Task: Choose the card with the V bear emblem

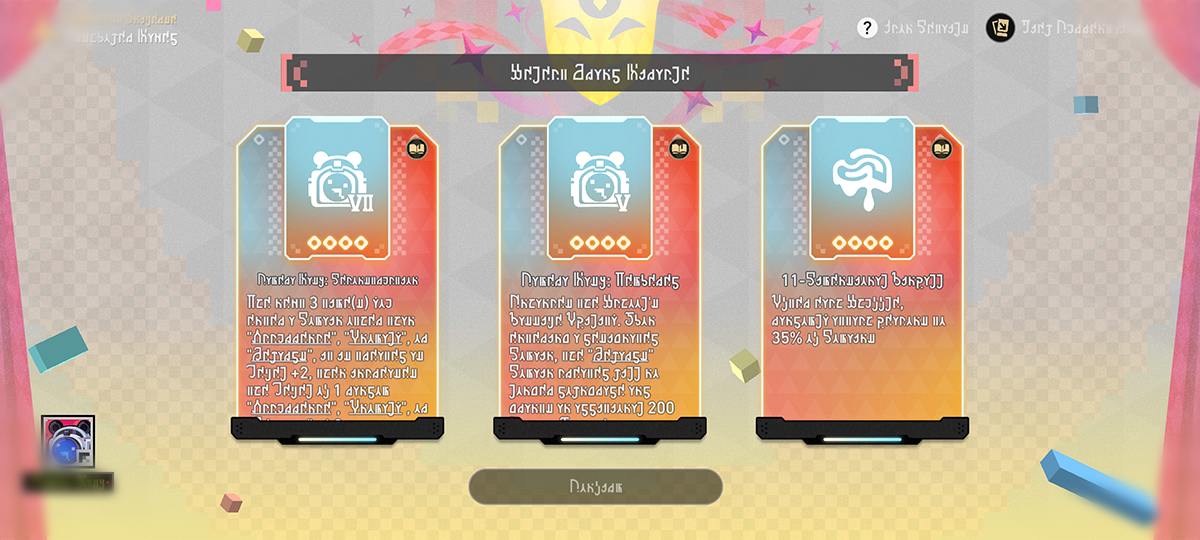Action: (x=600, y=280)
